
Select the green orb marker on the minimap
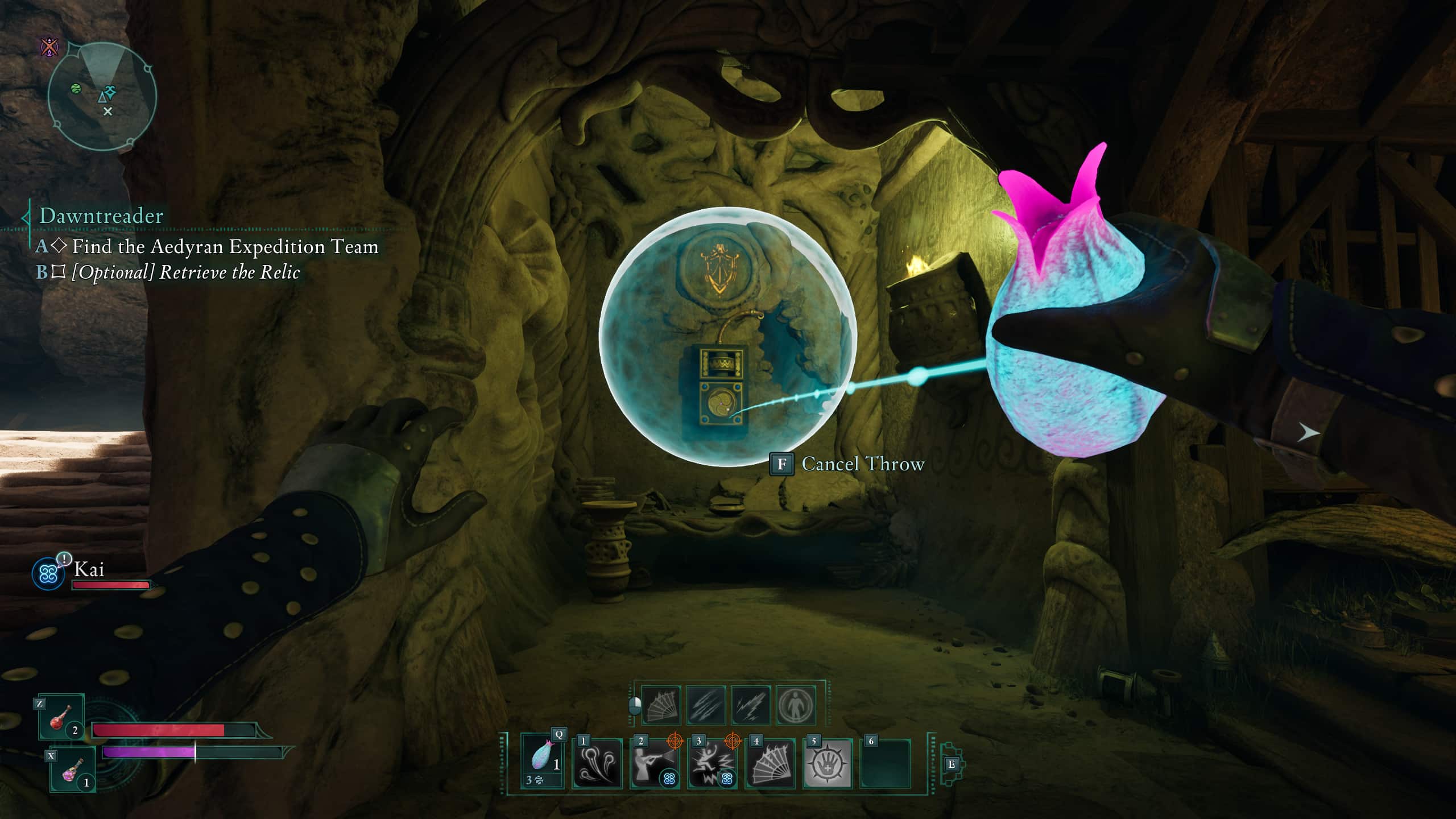click(x=76, y=89)
